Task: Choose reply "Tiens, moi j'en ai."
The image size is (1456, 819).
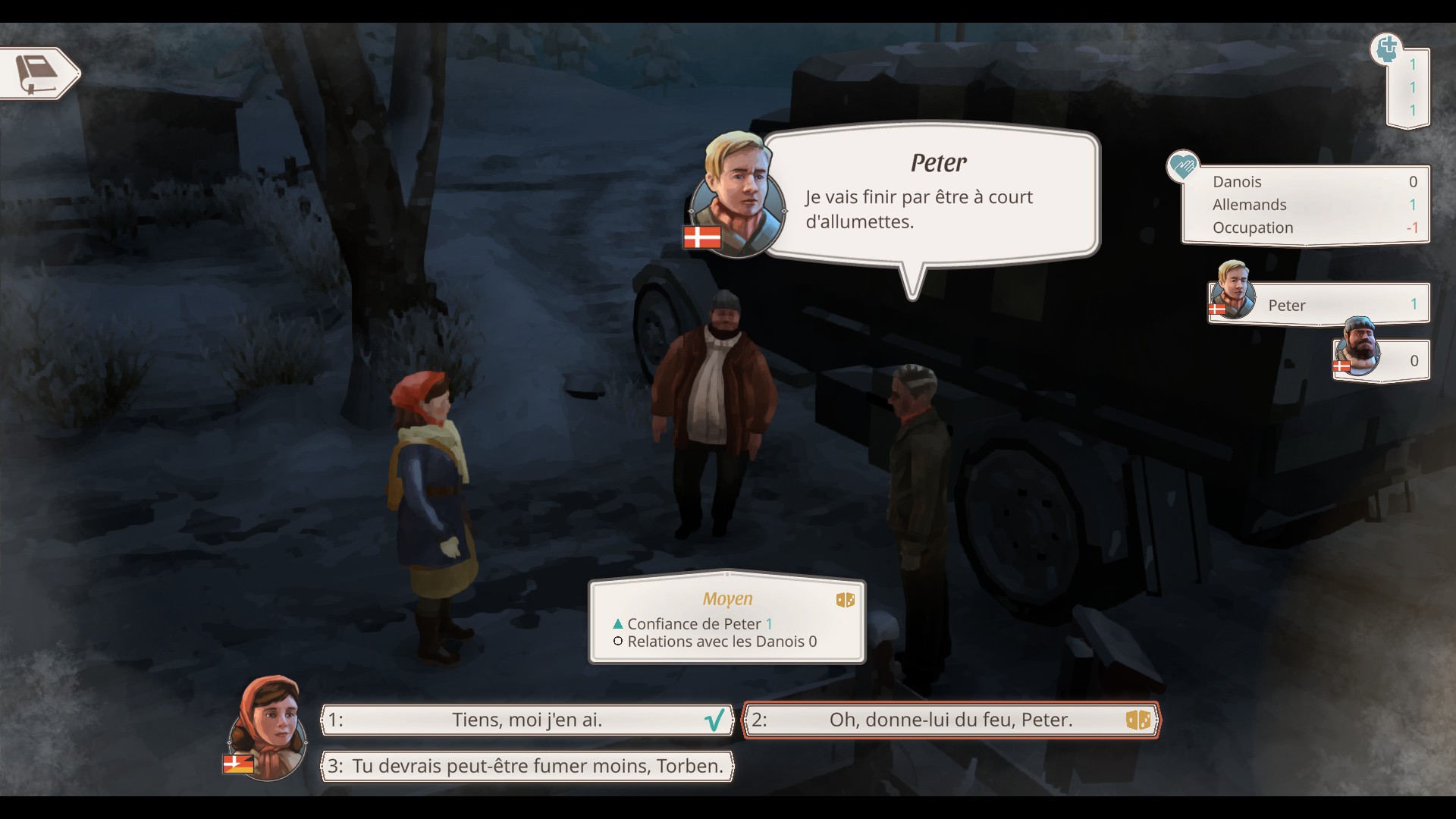Action: click(x=527, y=720)
